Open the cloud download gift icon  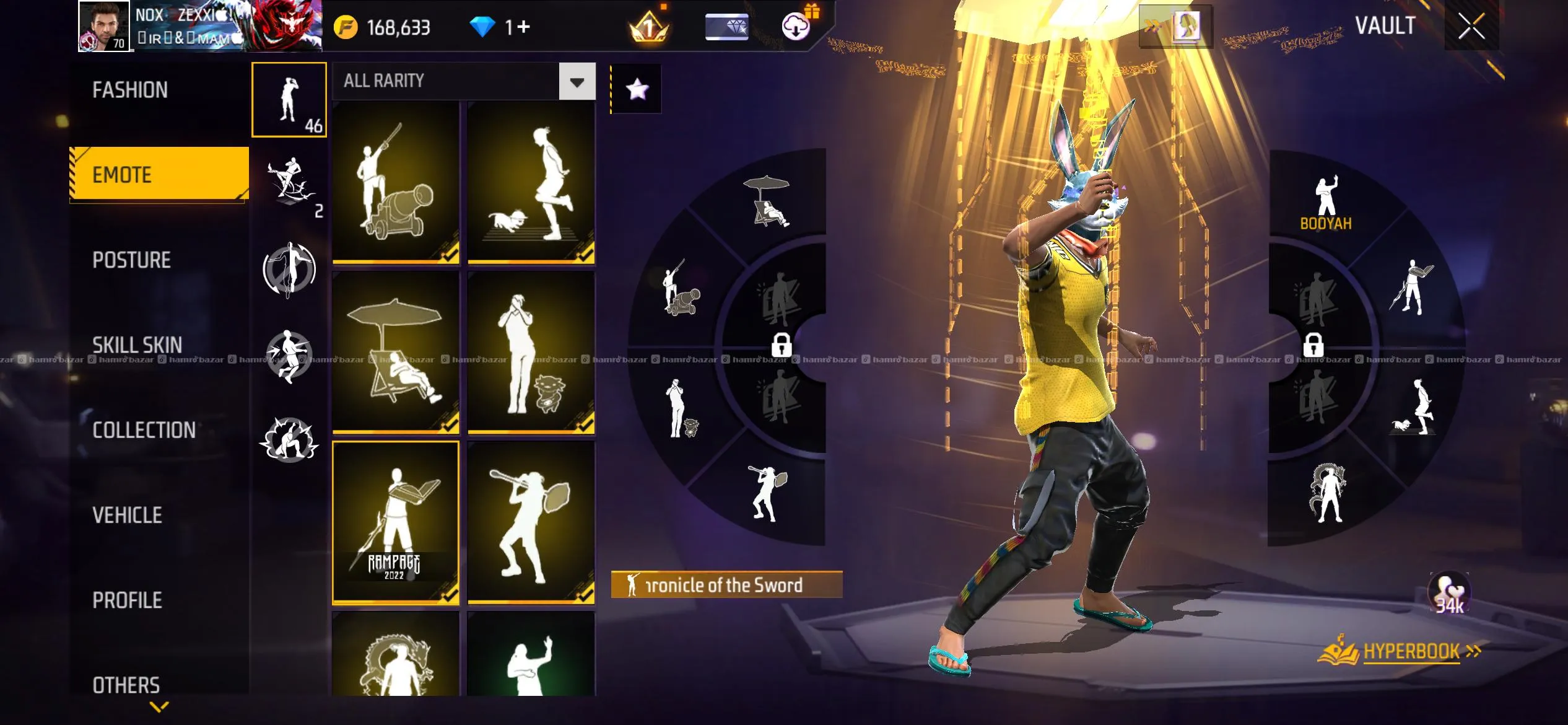(x=797, y=26)
